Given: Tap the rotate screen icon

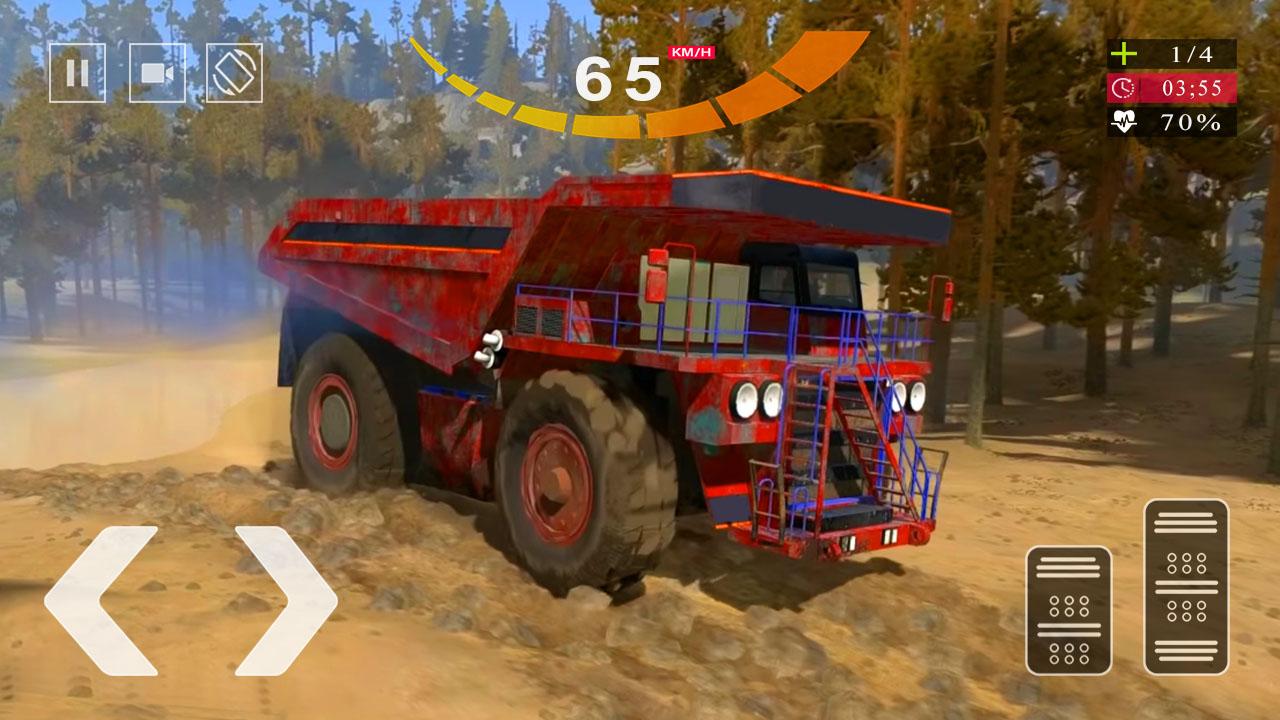Looking at the screenshot, I should click(236, 71).
